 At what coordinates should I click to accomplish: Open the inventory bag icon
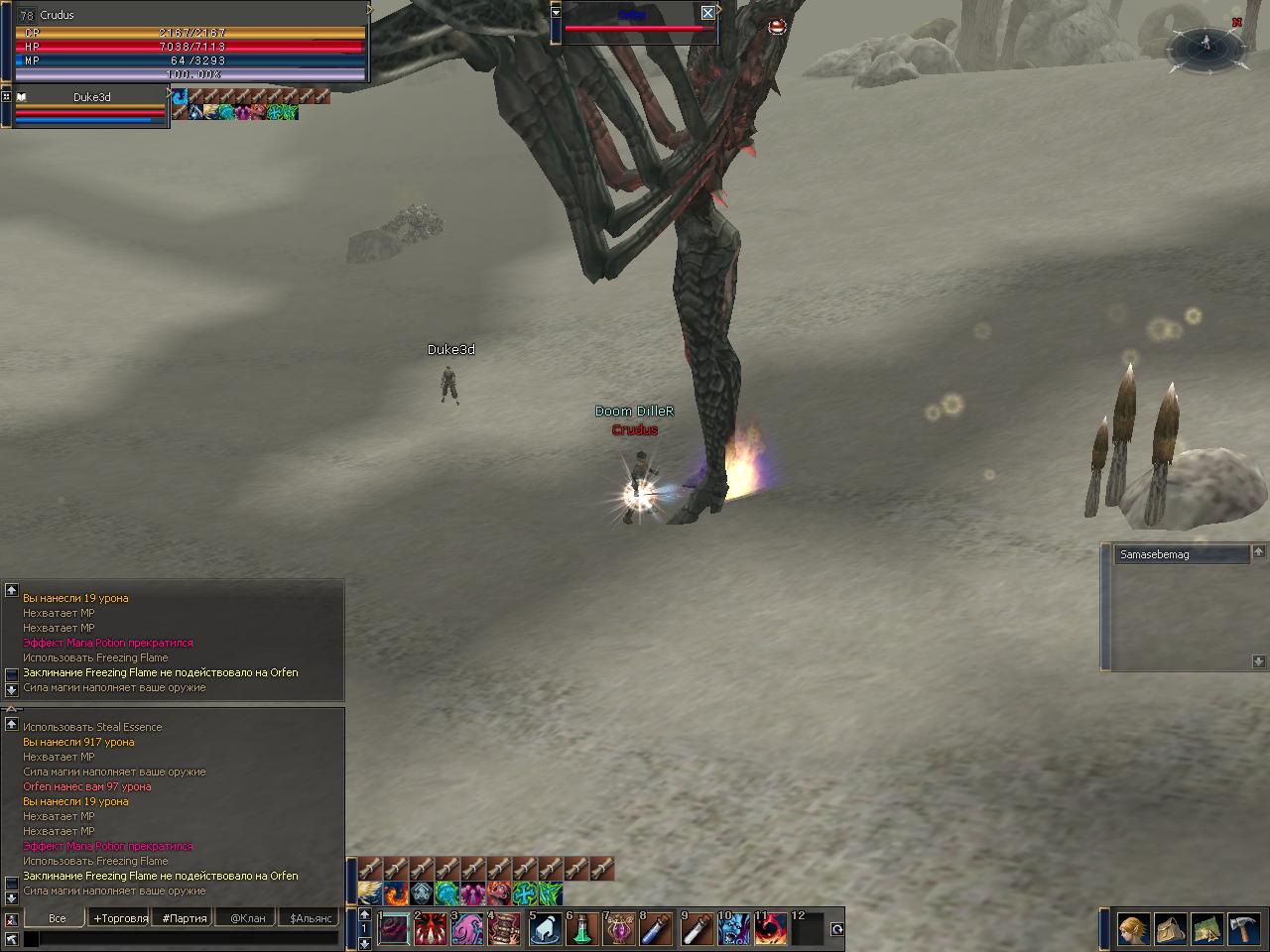1171,929
